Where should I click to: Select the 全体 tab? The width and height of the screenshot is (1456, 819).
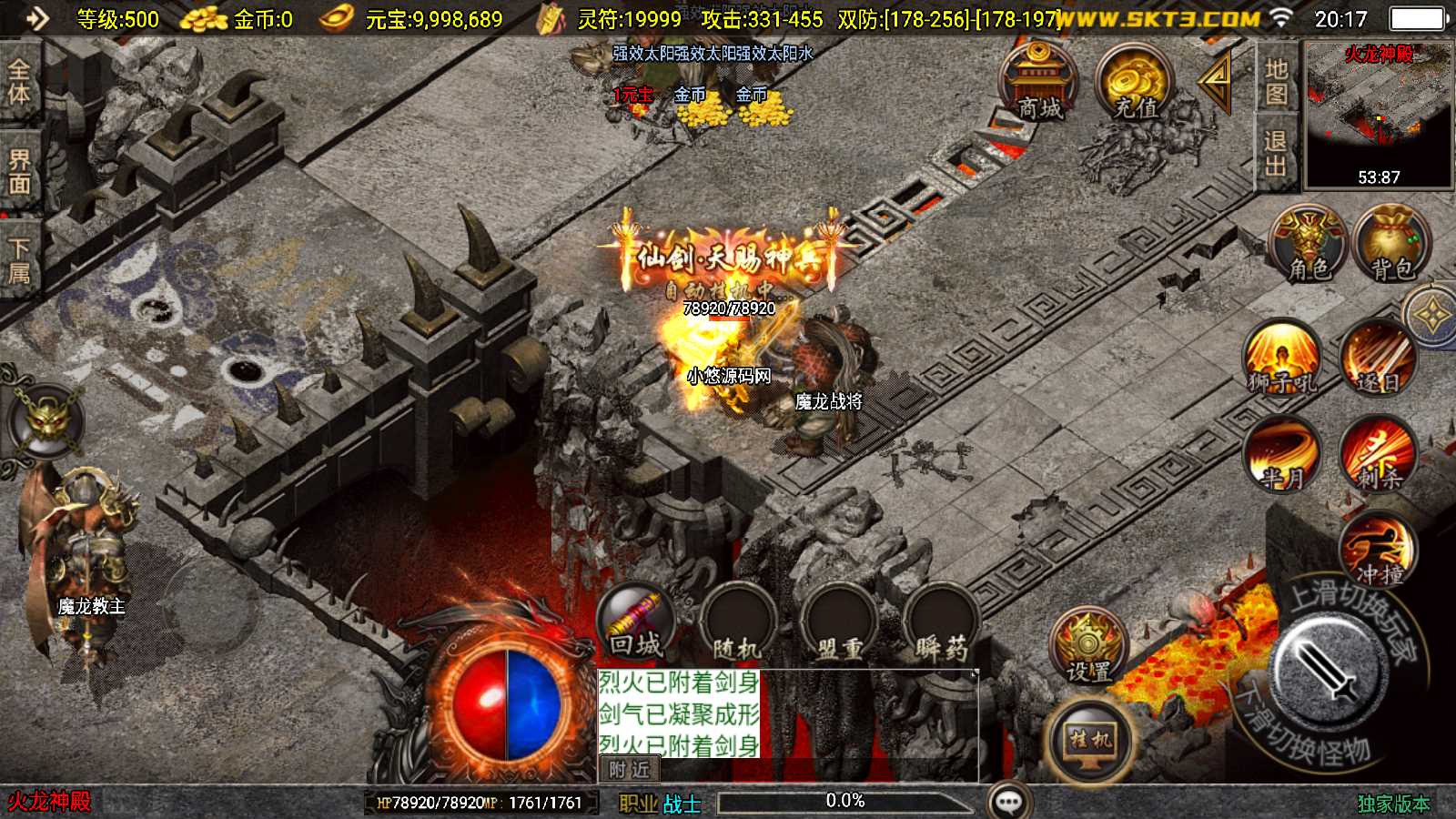19,82
